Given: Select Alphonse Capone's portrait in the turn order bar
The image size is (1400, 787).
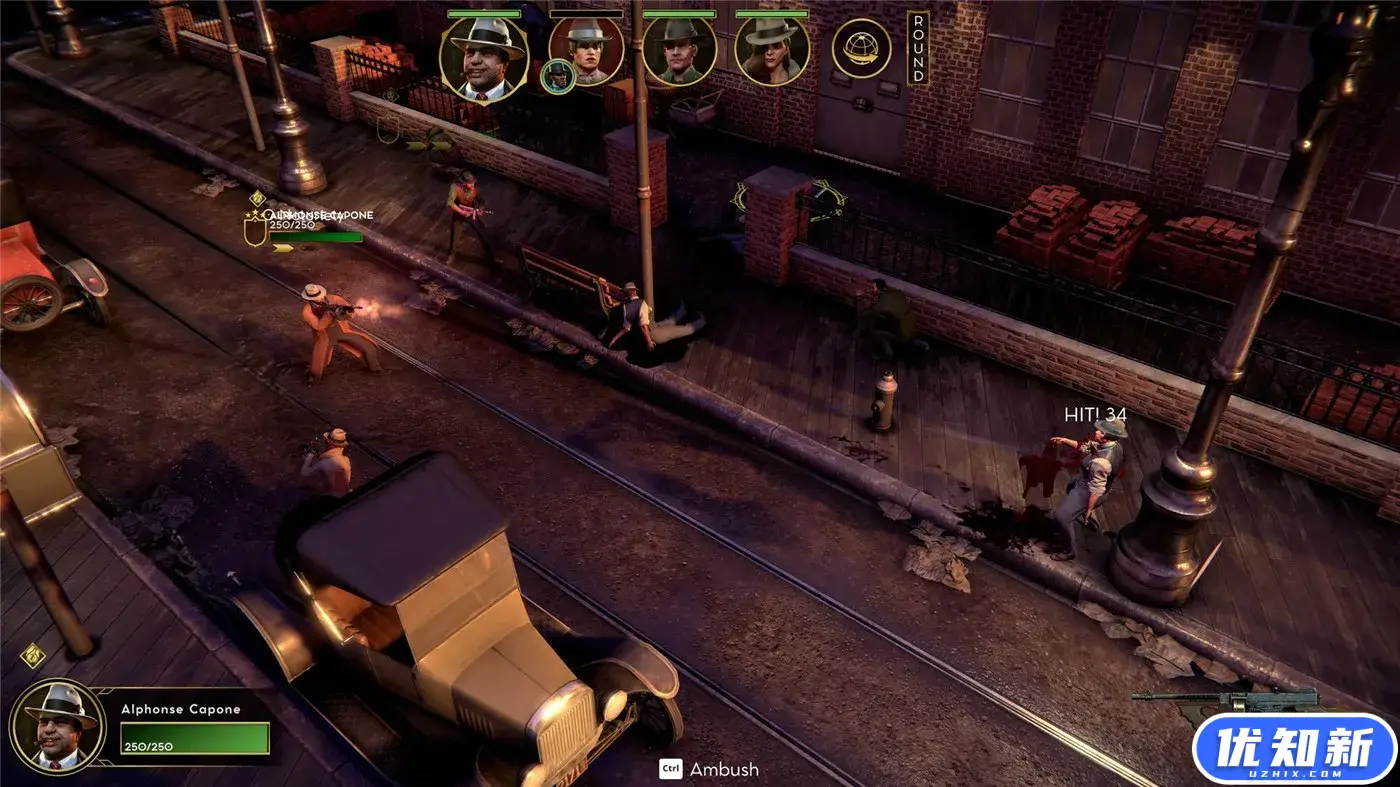Looking at the screenshot, I should coord(484,59).
